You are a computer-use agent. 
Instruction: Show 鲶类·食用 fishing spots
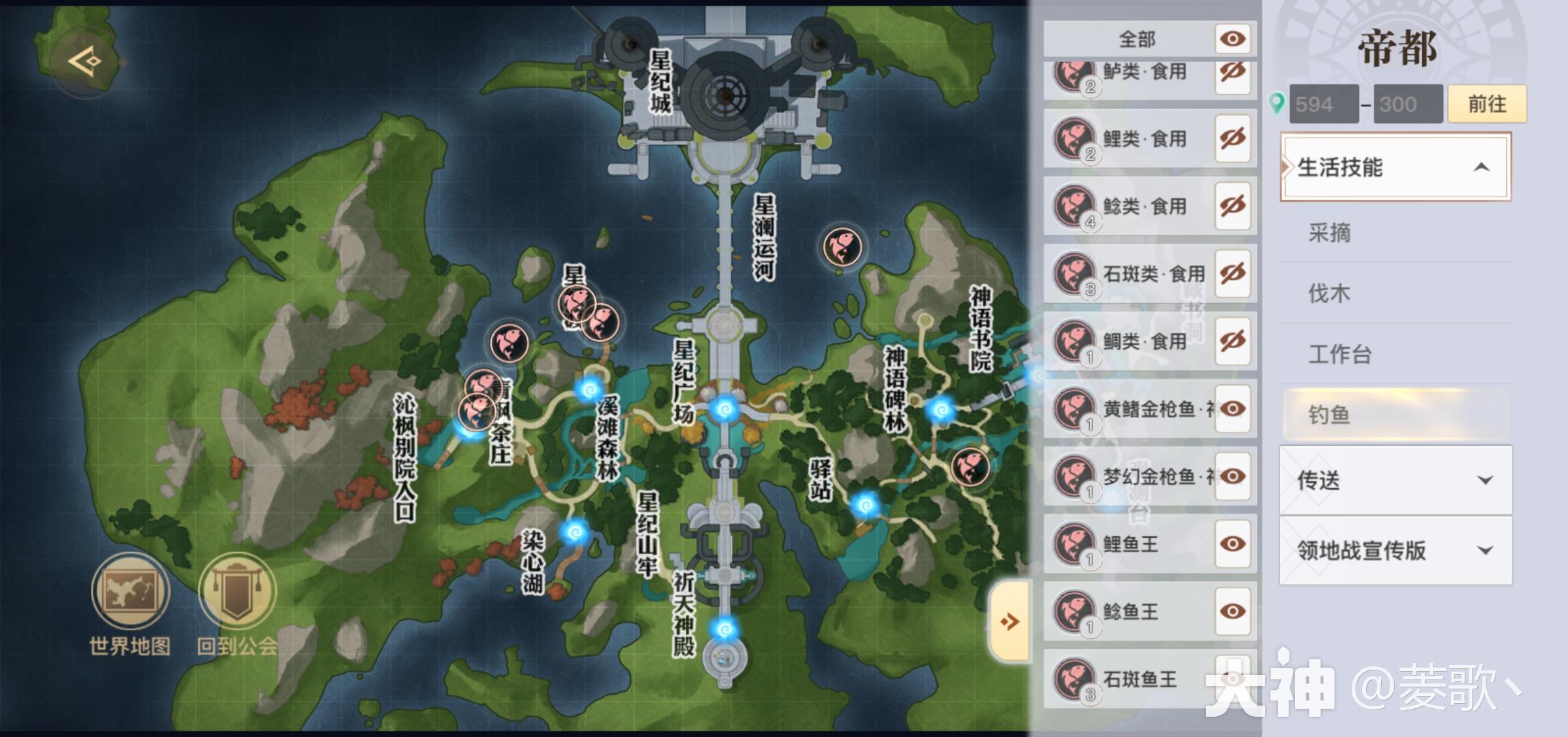pos(1232,206)
